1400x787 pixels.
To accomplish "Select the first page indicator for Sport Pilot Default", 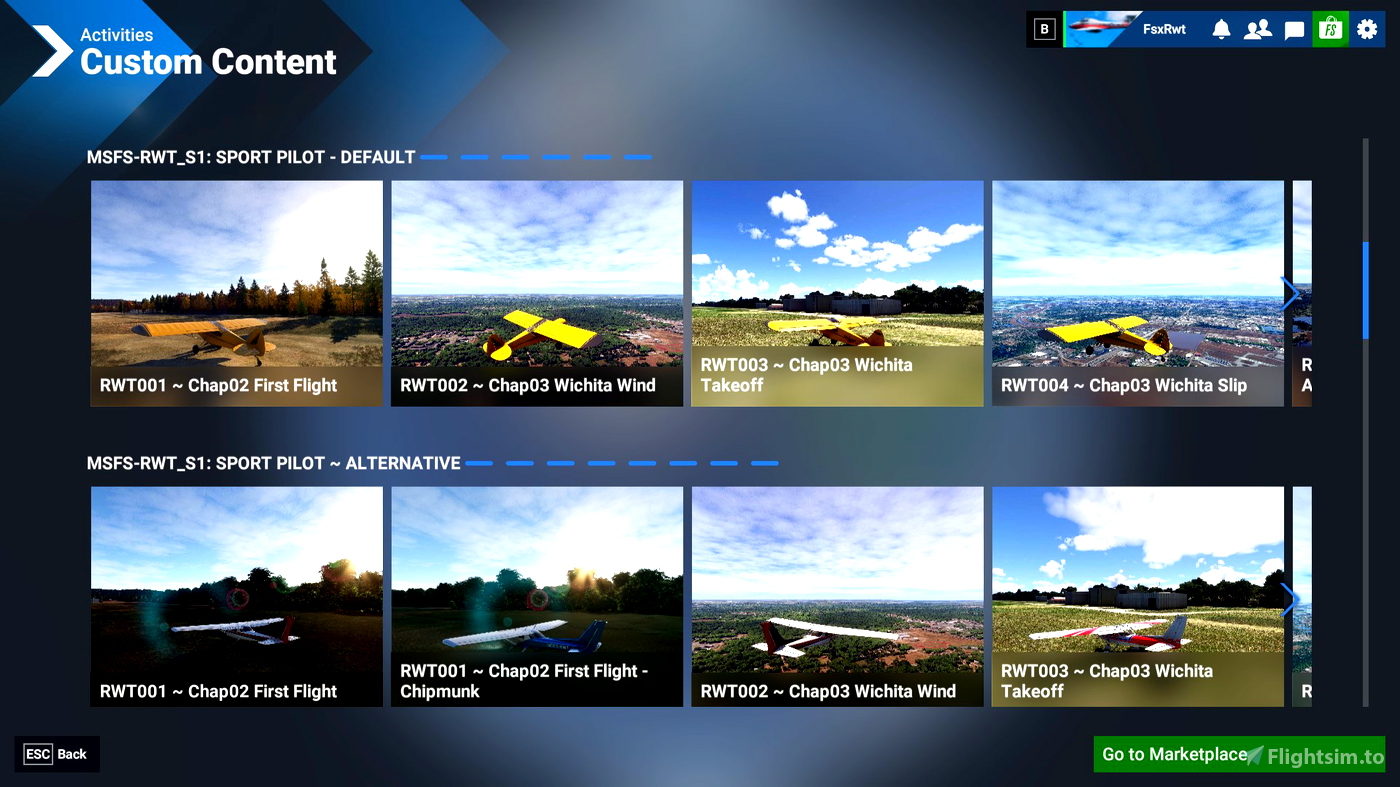I will pos(434,158).
